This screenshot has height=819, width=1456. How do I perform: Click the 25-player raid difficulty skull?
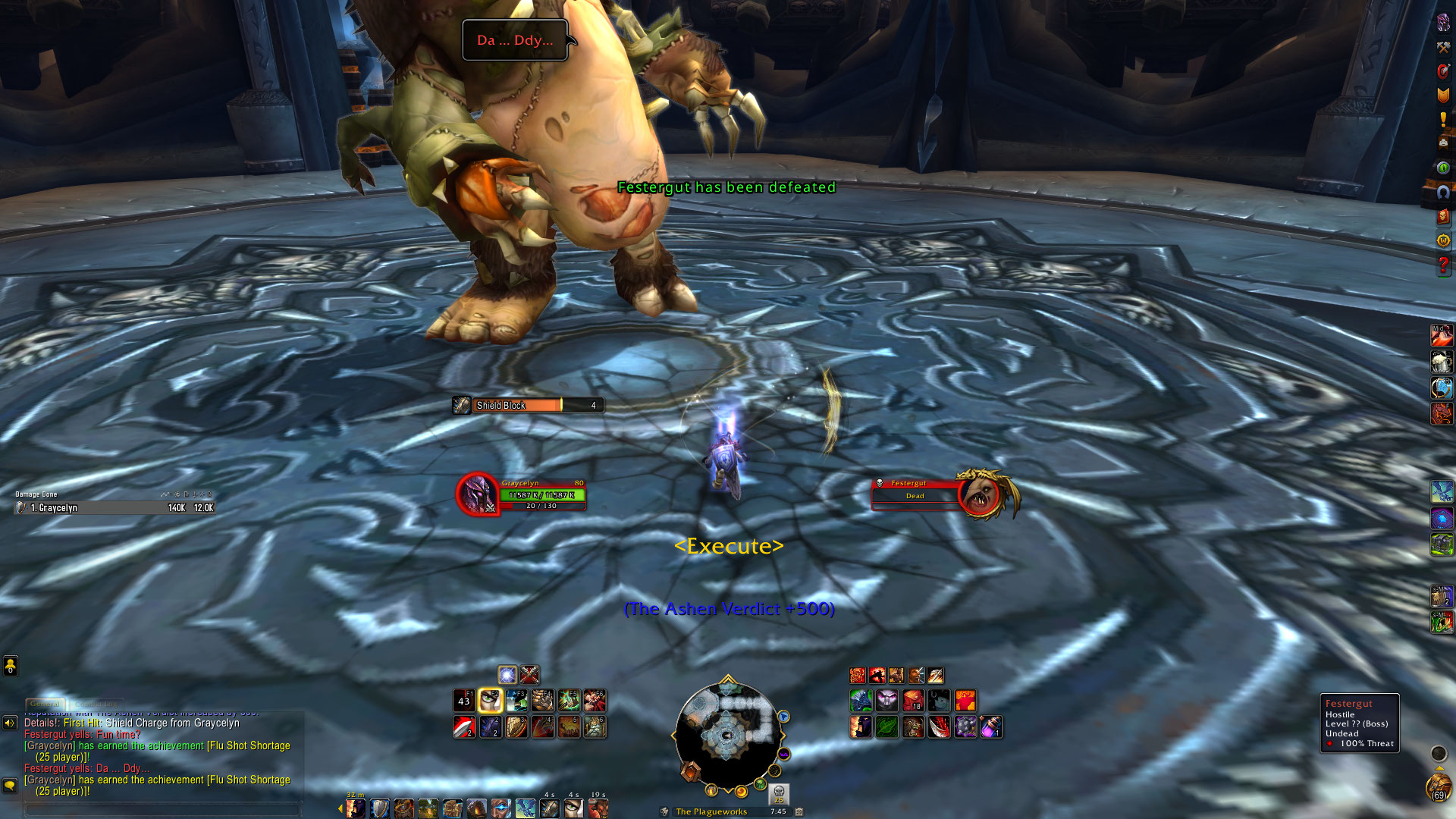[779, 793]
